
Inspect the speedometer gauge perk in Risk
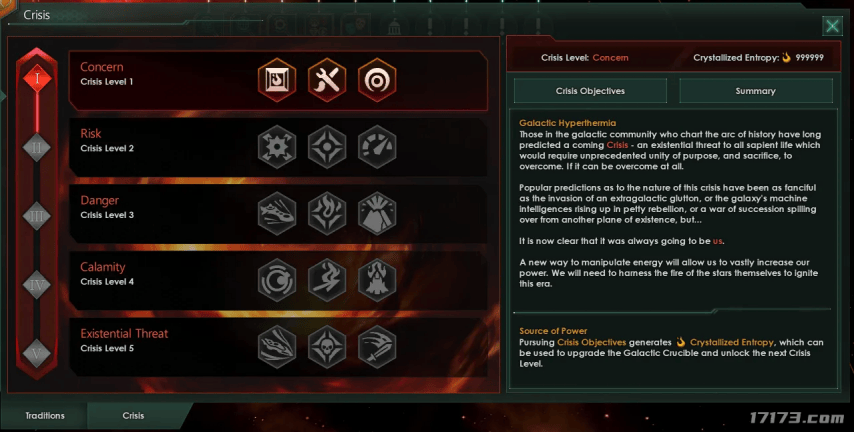tap(377, 147)
